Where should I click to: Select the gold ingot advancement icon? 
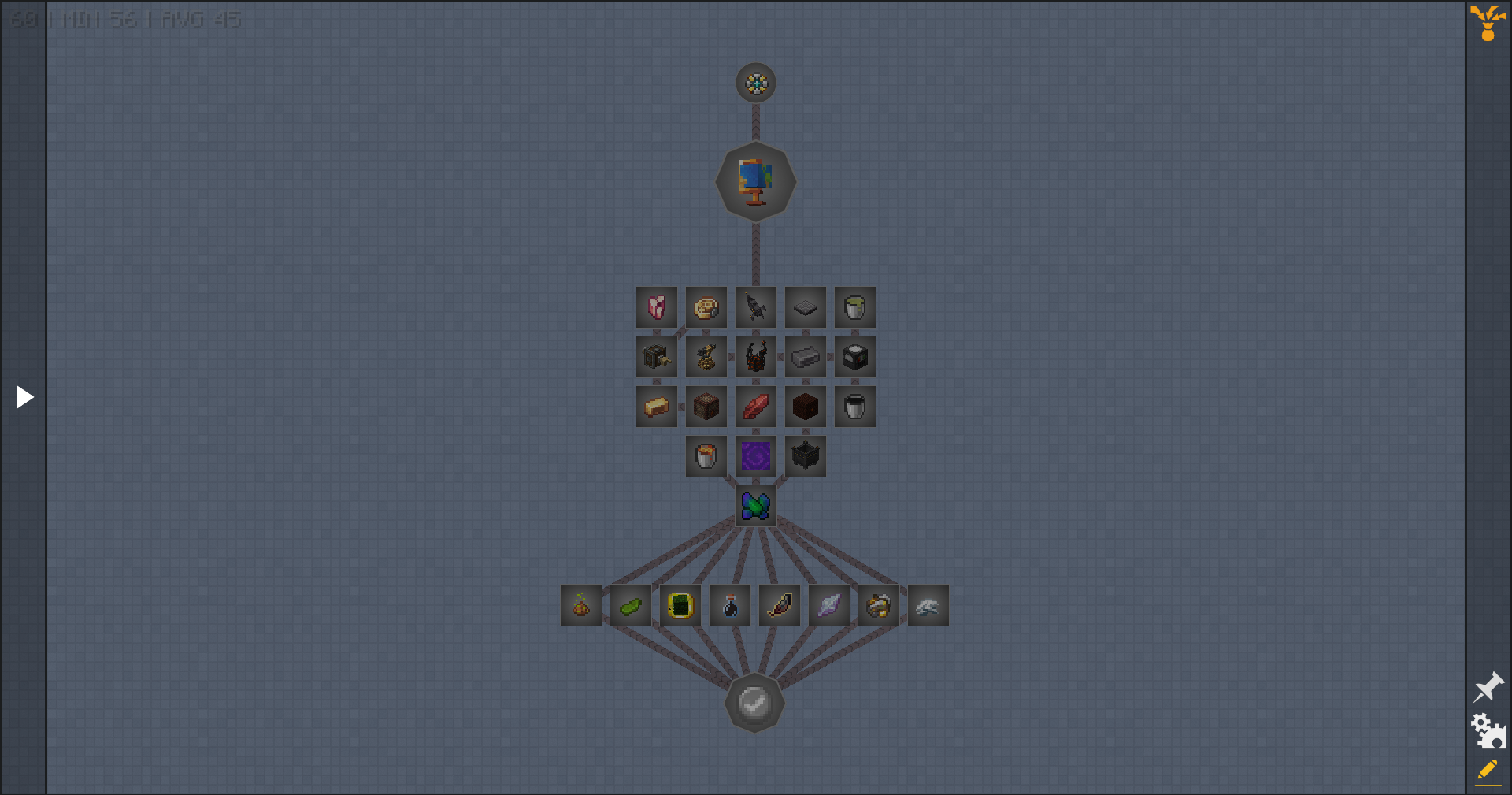point(656,407)
